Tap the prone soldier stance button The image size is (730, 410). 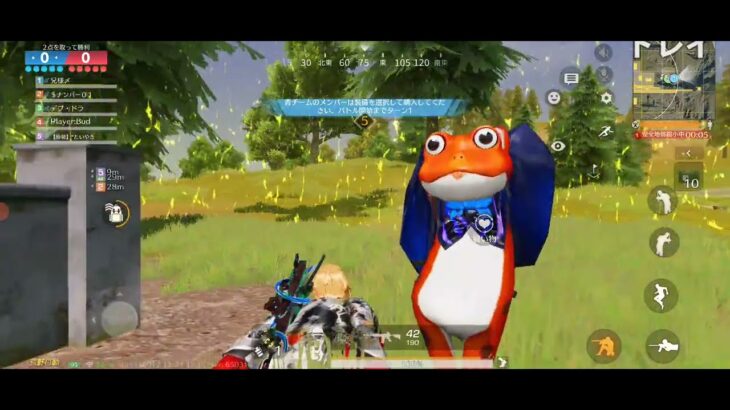[663, 346]
